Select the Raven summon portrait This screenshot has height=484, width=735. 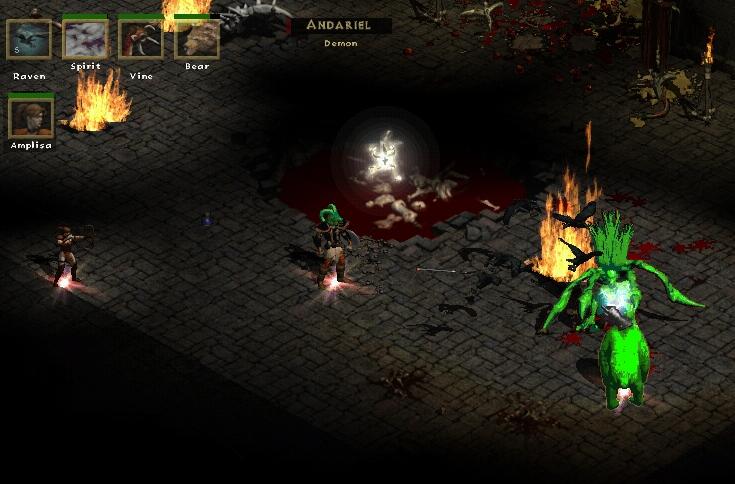click(x=29, y=40)
